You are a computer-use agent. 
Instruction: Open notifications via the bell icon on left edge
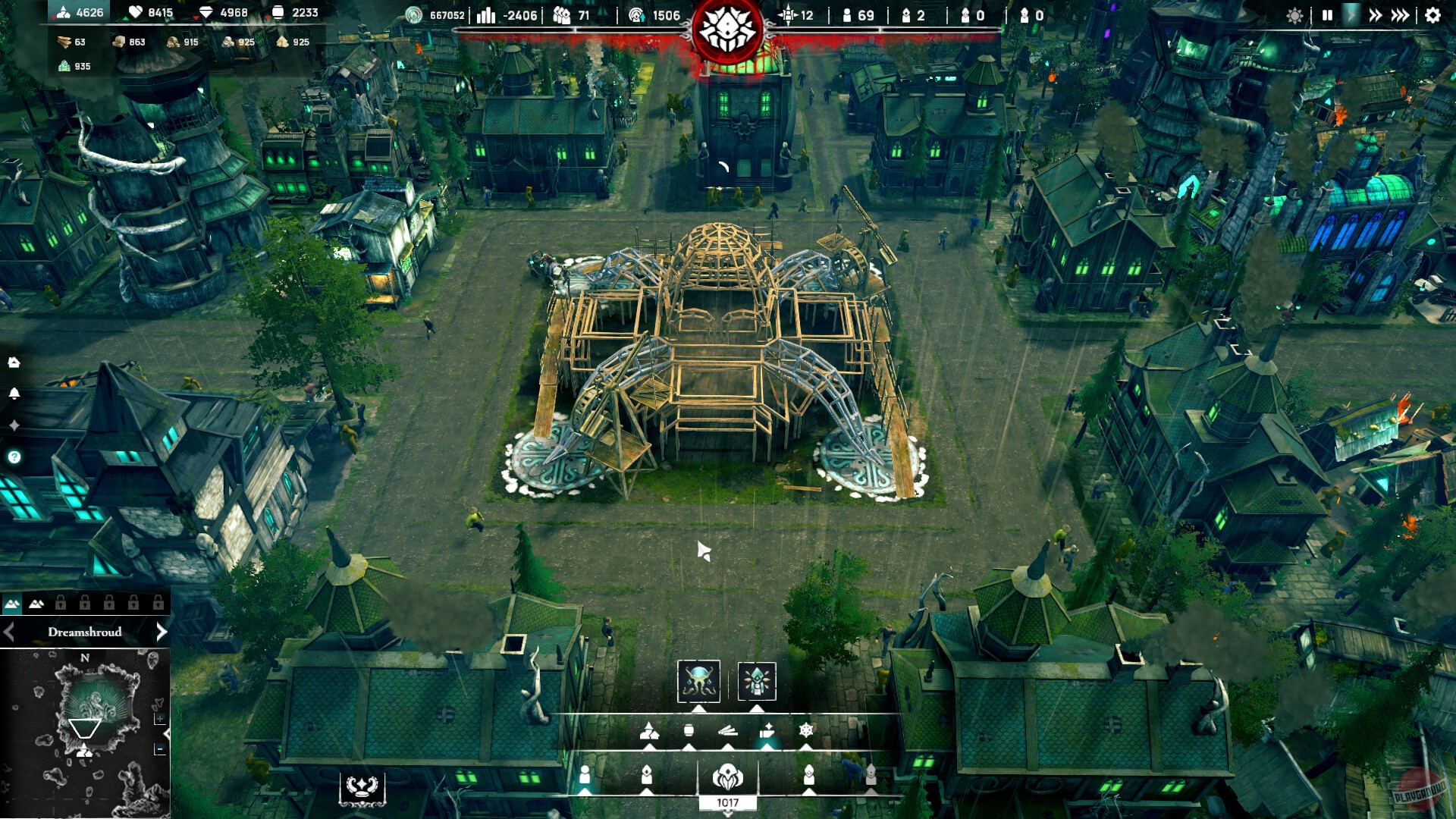click(x=14, y=393)
